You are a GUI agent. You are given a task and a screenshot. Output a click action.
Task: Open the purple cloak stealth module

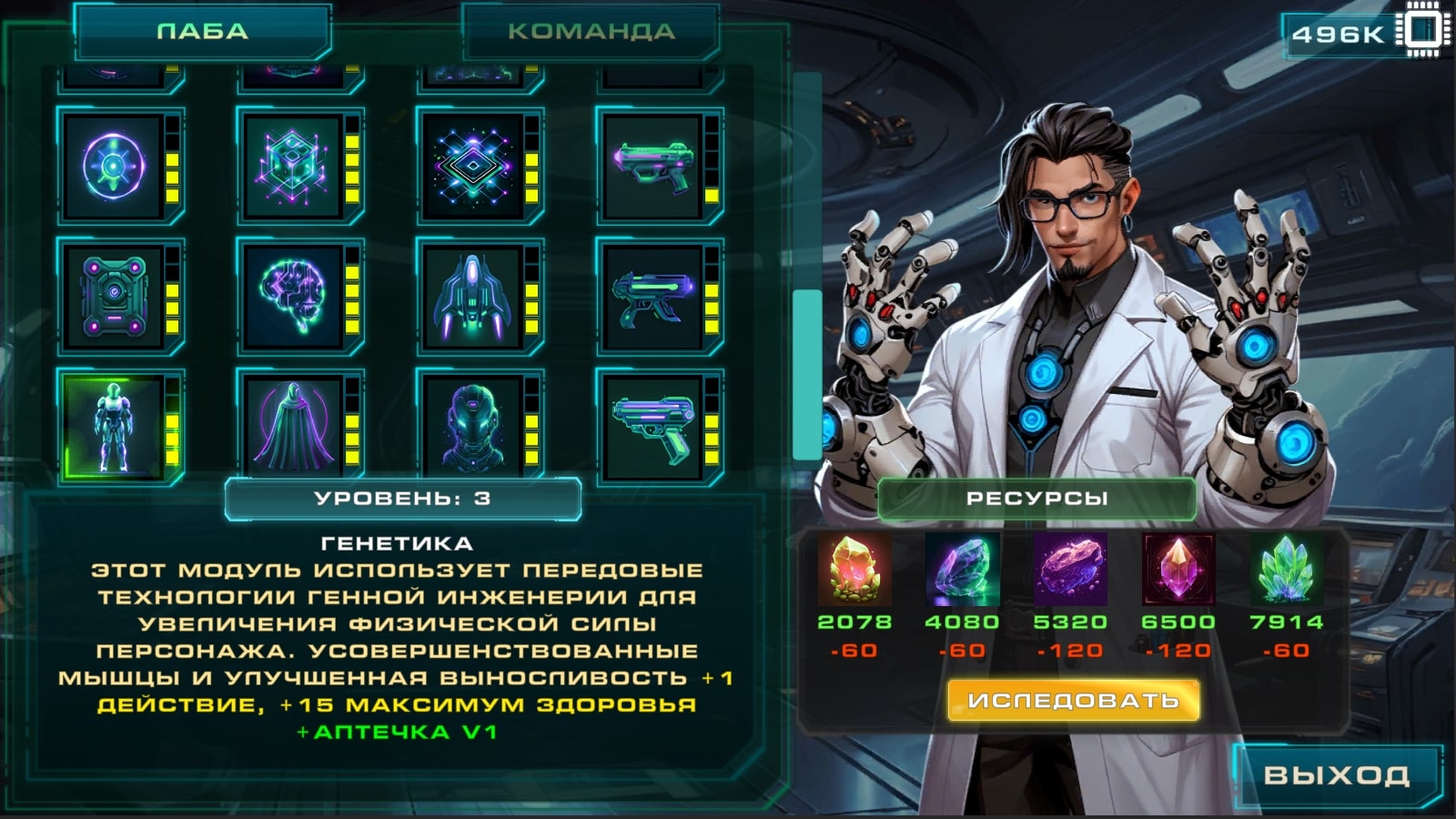point(291,425)
